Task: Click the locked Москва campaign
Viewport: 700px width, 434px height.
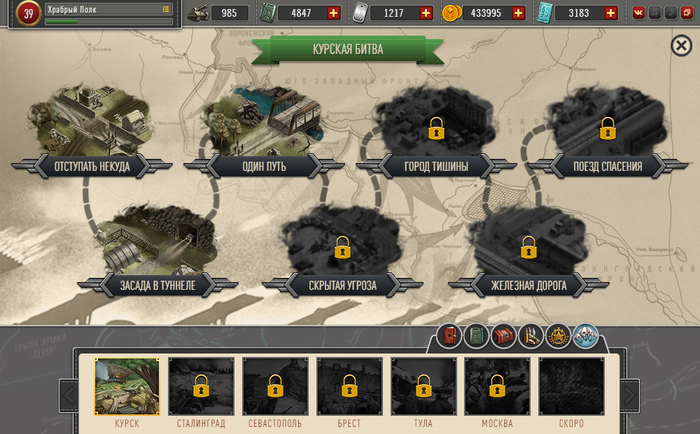Action: click(x=497, y=386)
